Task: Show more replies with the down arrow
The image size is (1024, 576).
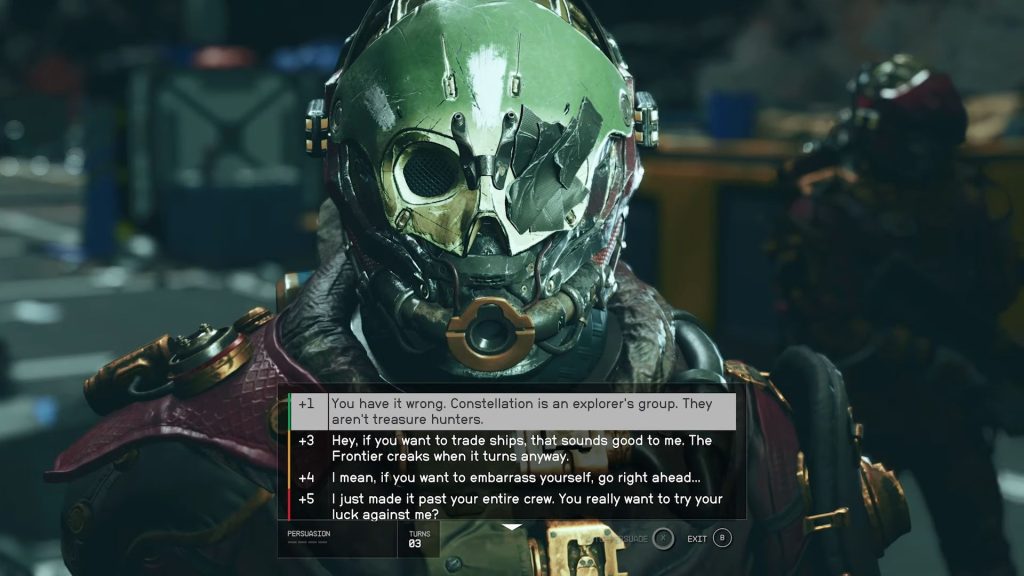Action: tap(512, 527)
